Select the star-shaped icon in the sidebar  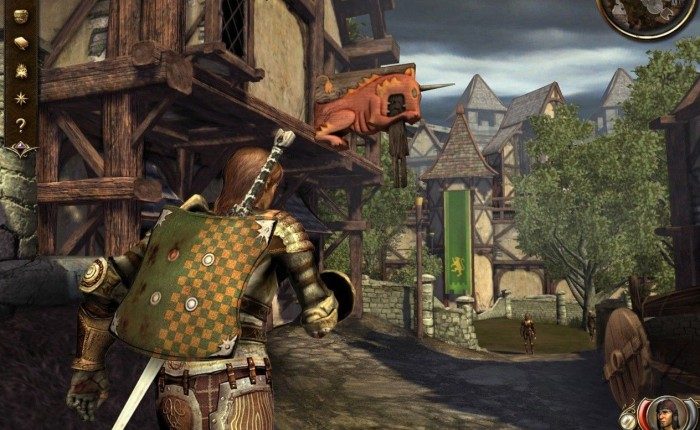click(x=19, y=97)
